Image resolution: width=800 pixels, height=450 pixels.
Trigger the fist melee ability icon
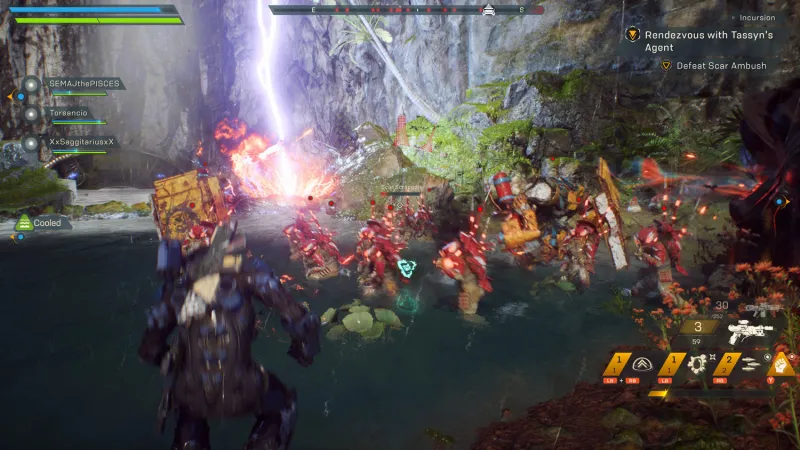tap(780, 362)
